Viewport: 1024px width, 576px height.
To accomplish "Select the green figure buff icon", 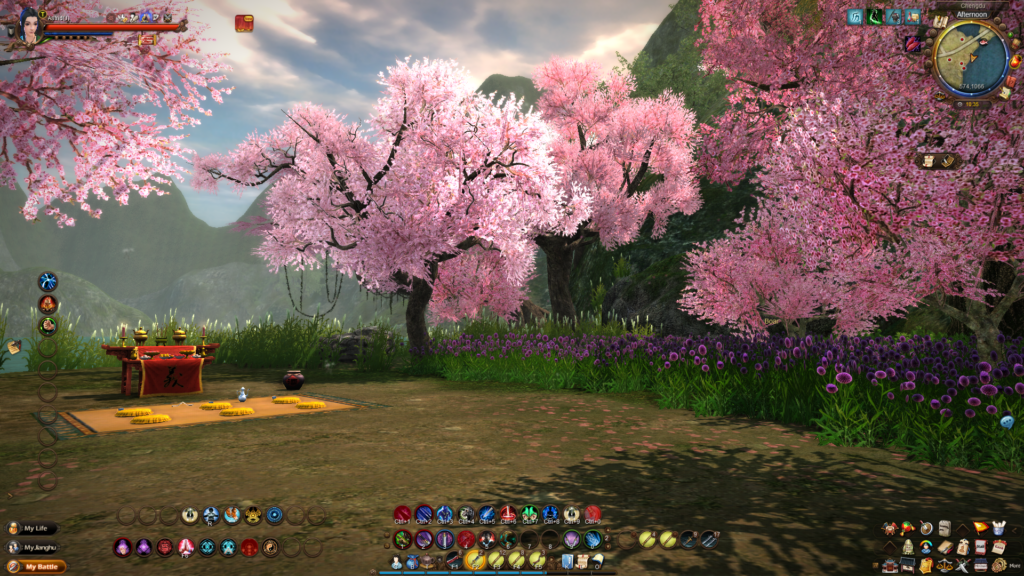I will pyautogui.click(x=874, y=17).
